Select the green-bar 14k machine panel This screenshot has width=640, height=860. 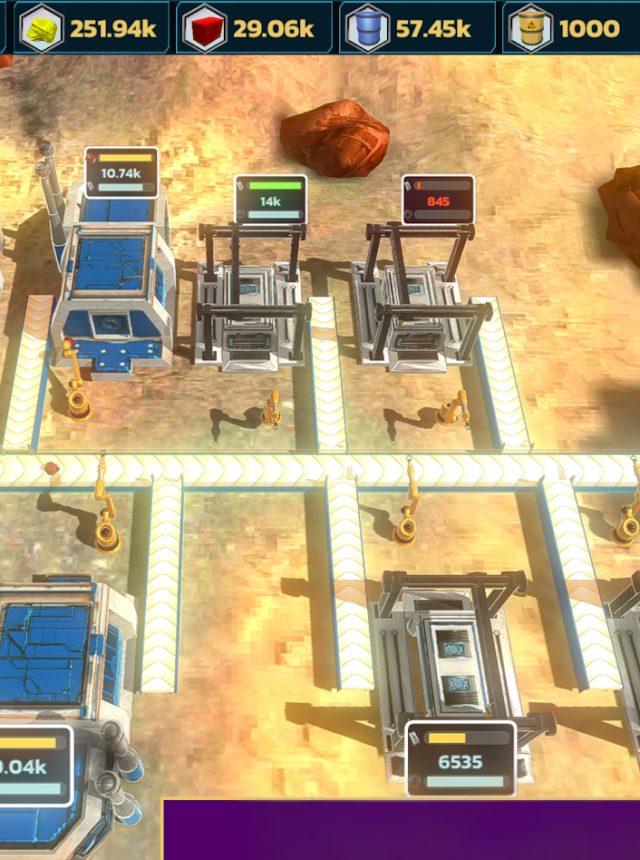[x=270, y=199]
